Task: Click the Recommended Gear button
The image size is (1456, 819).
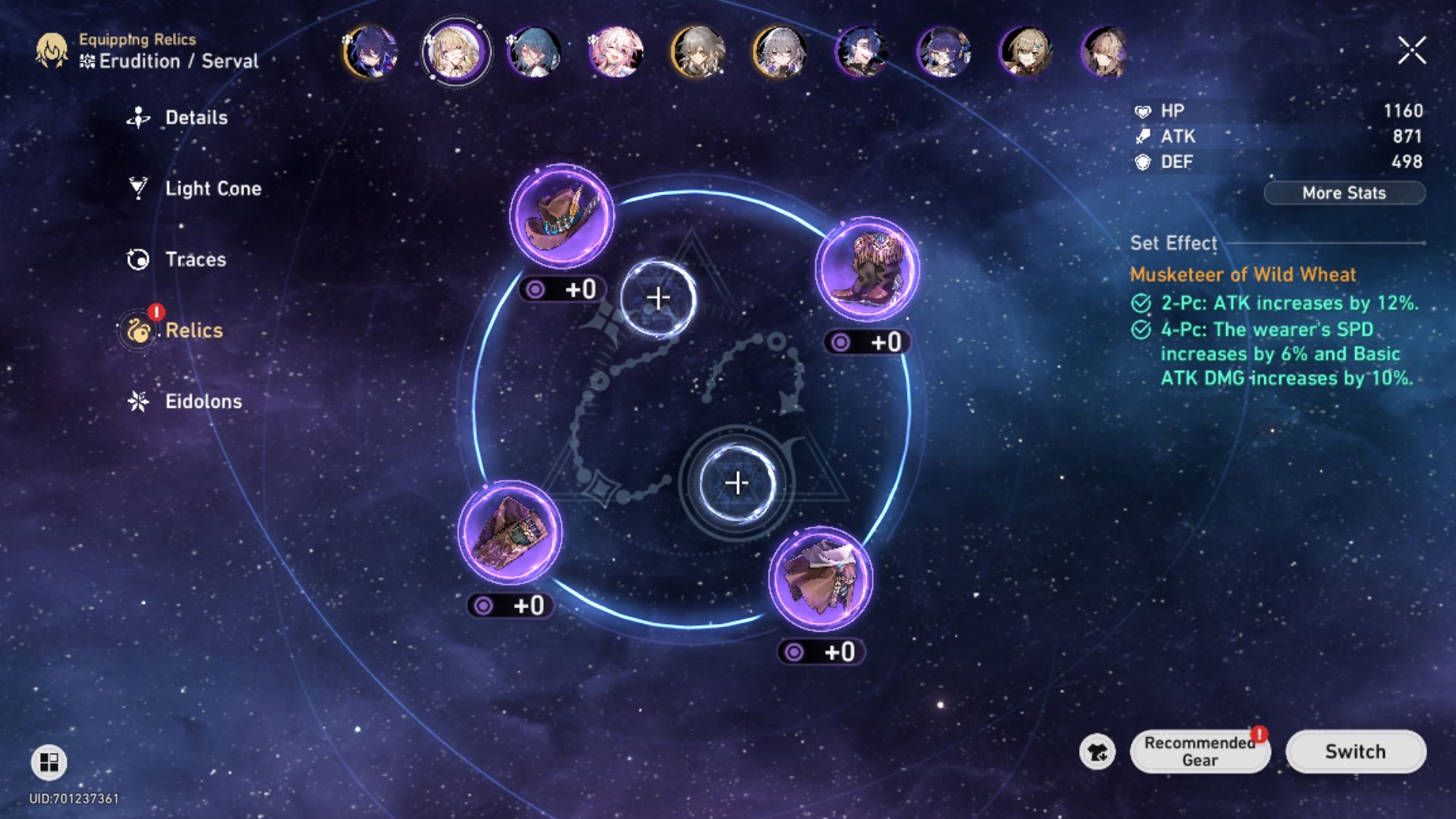Action: [1200, 752]
